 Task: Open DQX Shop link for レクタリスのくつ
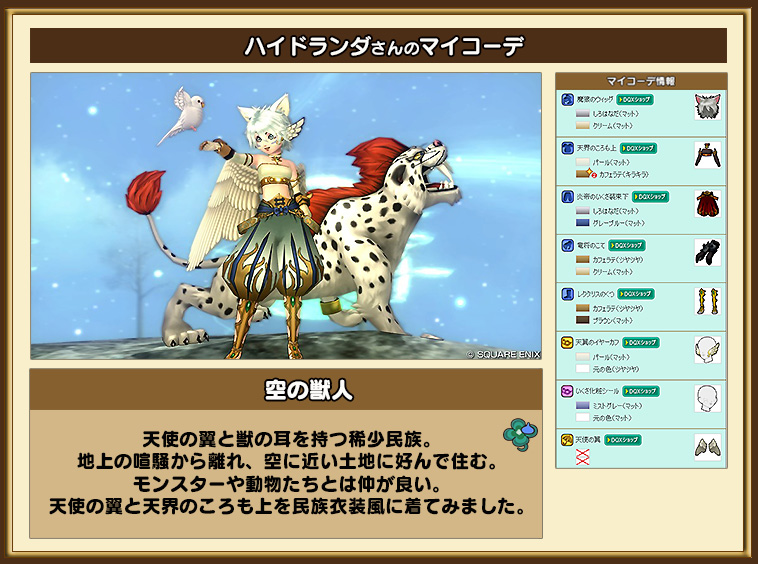(637, 293)
